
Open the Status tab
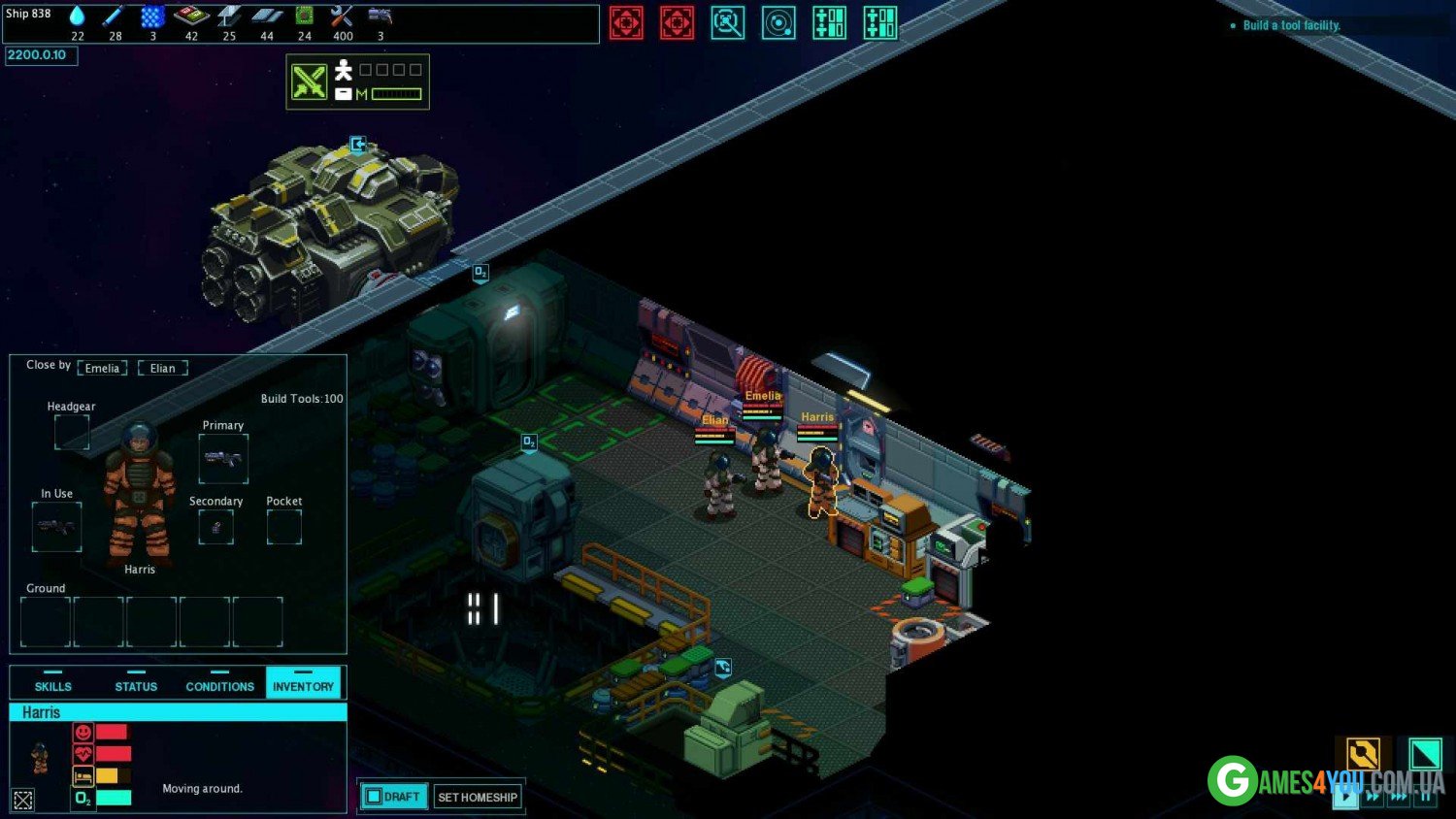point(136,683)
